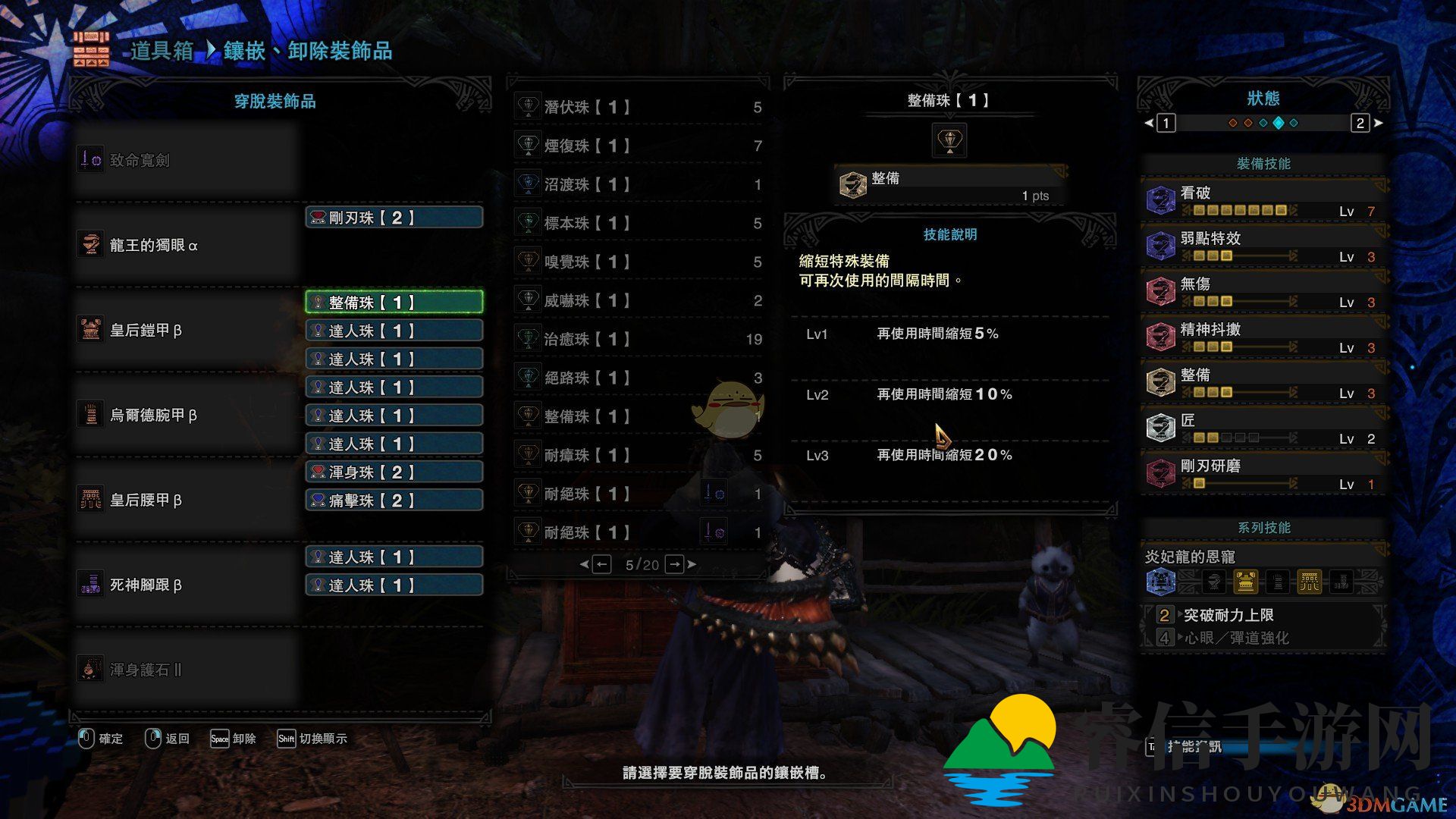Choose the 渾身珠【2】 decoration slot

pos(394,472)
